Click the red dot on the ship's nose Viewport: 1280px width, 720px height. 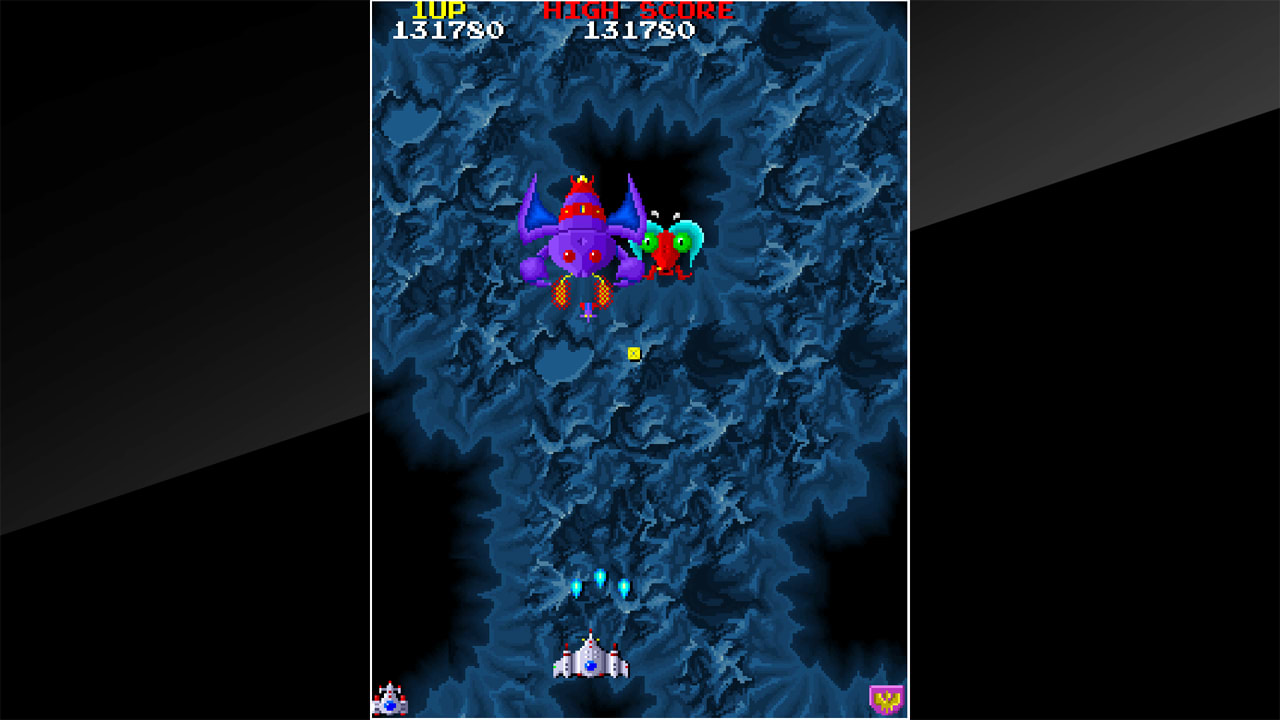(x=591, y=630)
